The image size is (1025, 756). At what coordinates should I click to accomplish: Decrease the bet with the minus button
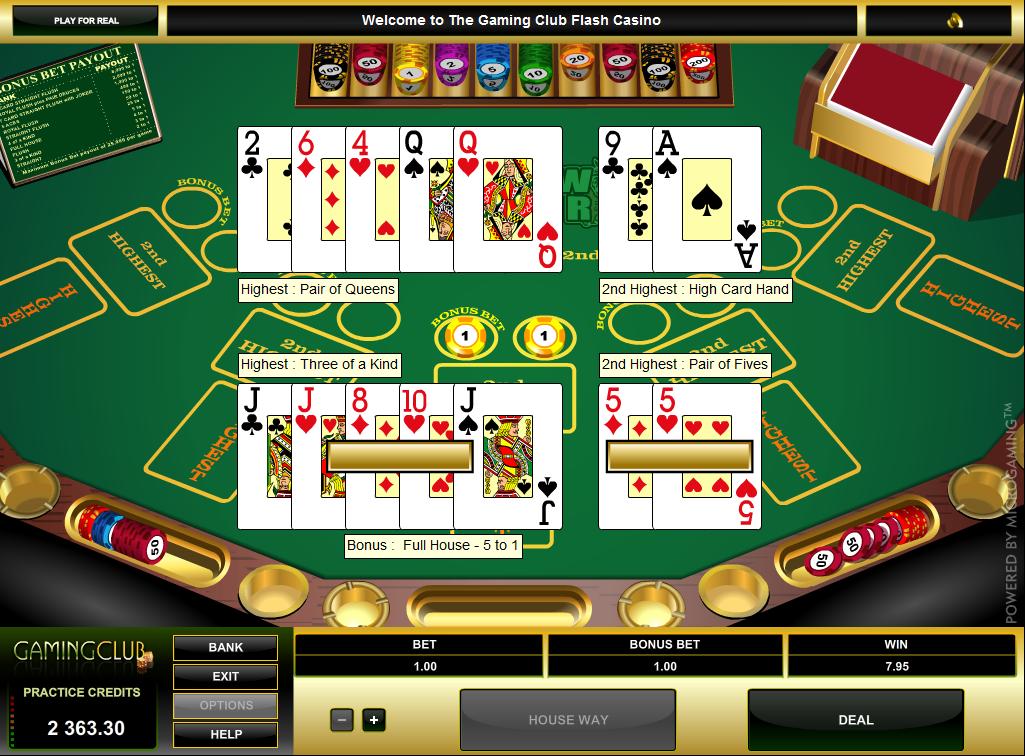342,719
